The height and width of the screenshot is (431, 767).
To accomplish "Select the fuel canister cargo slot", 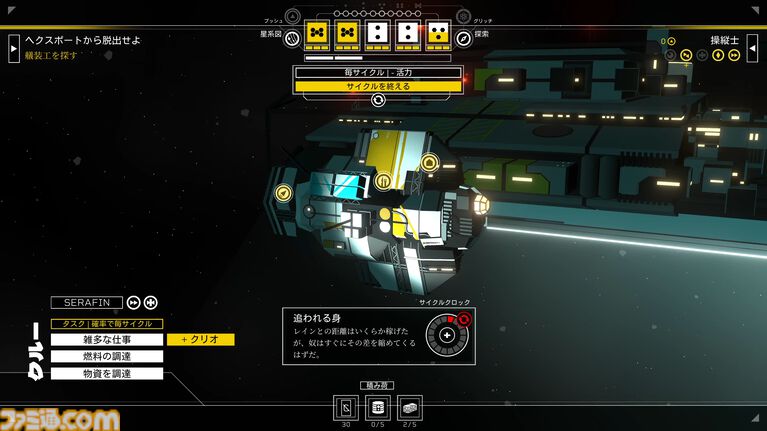I will click(x=378, y=407).
